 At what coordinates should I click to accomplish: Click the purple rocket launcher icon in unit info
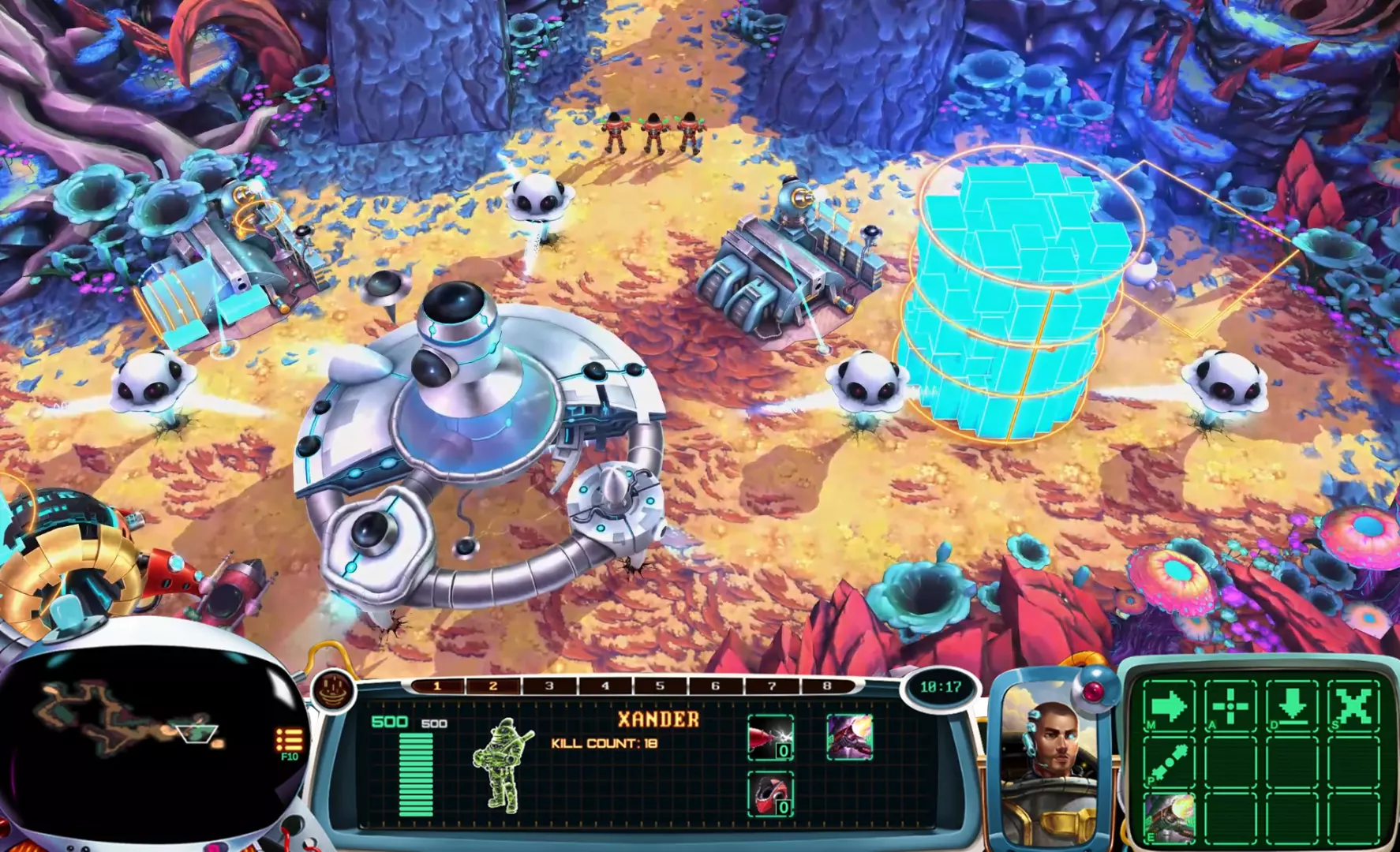click(850, 737)
